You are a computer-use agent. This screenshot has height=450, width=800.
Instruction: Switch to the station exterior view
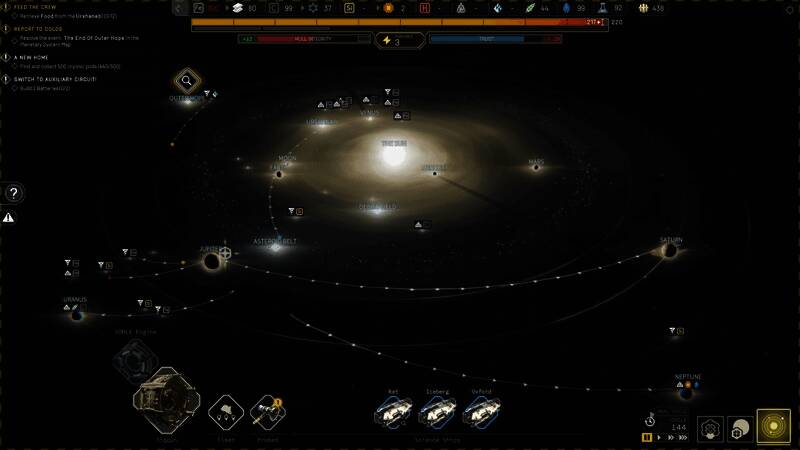click(x=741, y=429)
